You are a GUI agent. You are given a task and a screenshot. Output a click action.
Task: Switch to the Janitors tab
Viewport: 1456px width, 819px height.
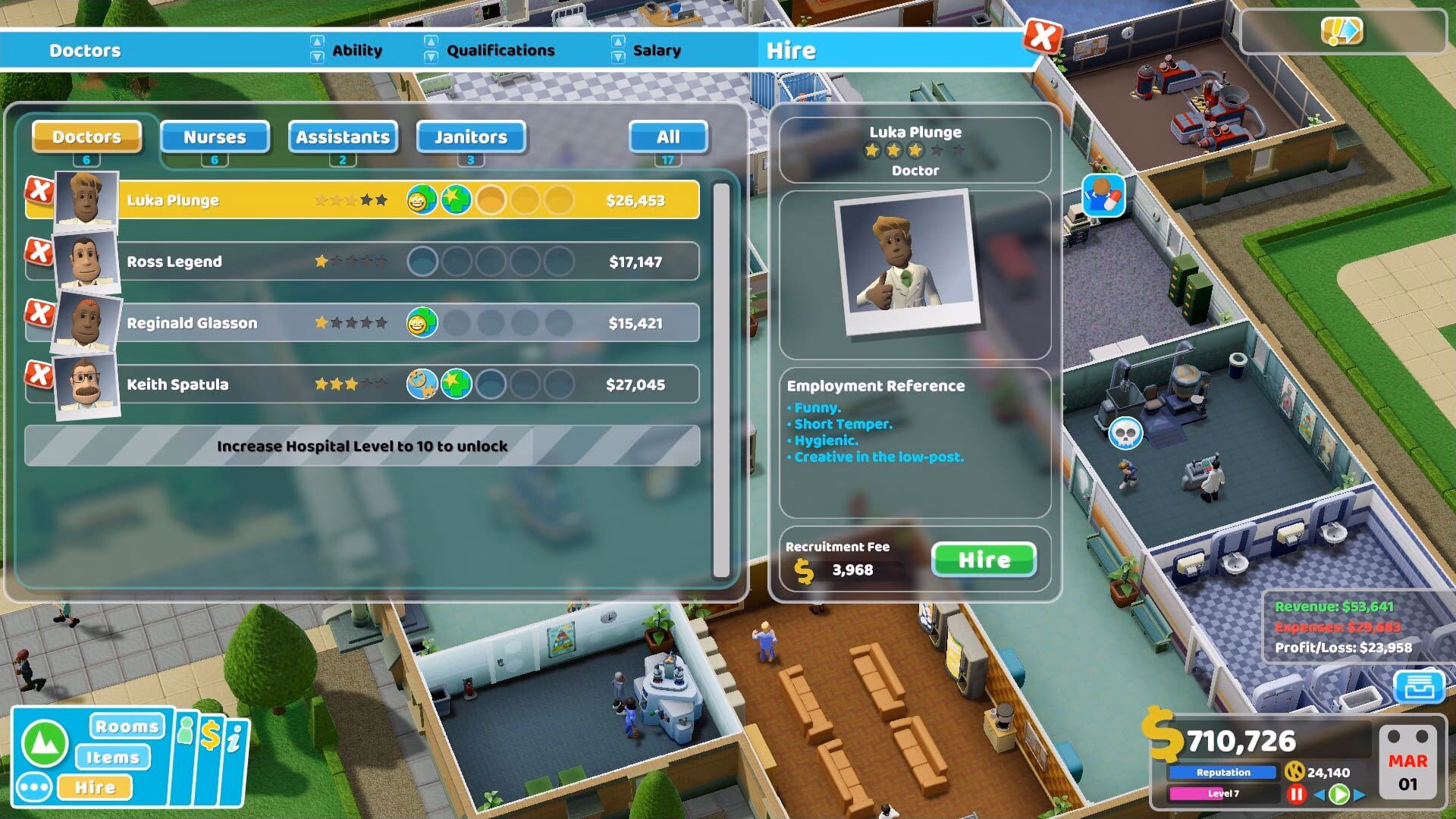click(470, 137)
